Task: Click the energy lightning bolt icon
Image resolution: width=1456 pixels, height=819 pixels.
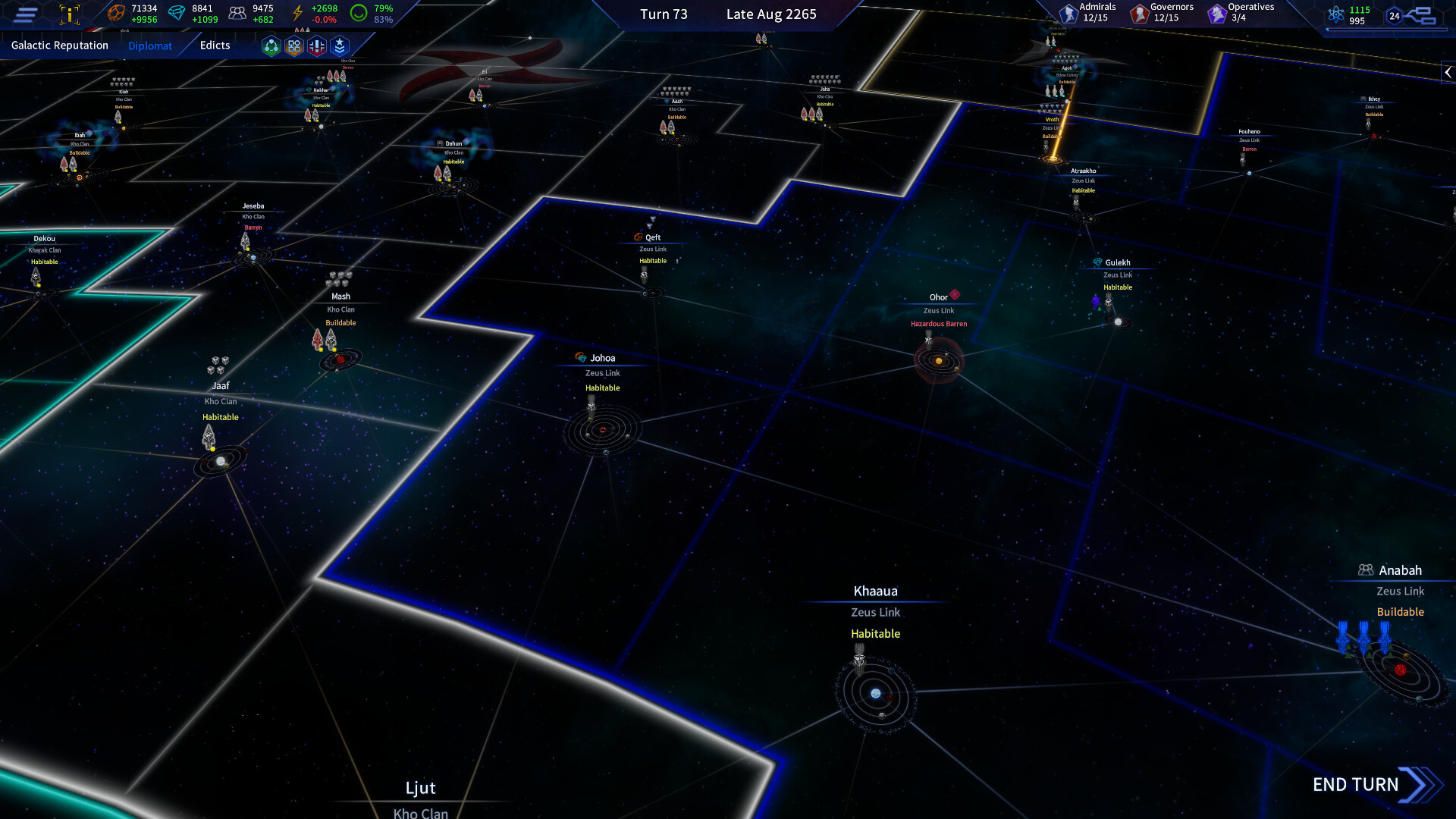Action: 296,11
